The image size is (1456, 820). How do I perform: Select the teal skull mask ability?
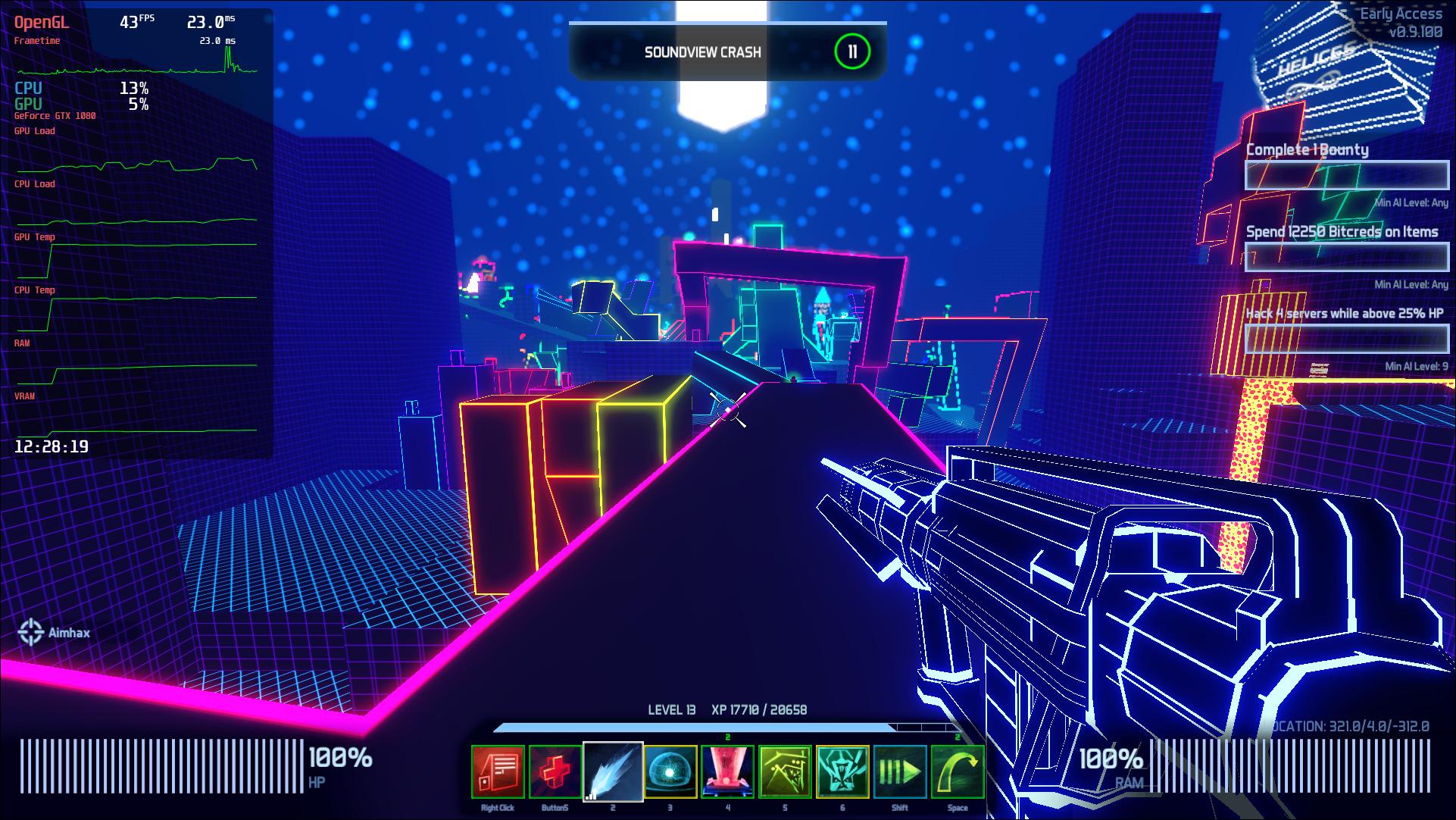tap(842, 771)
